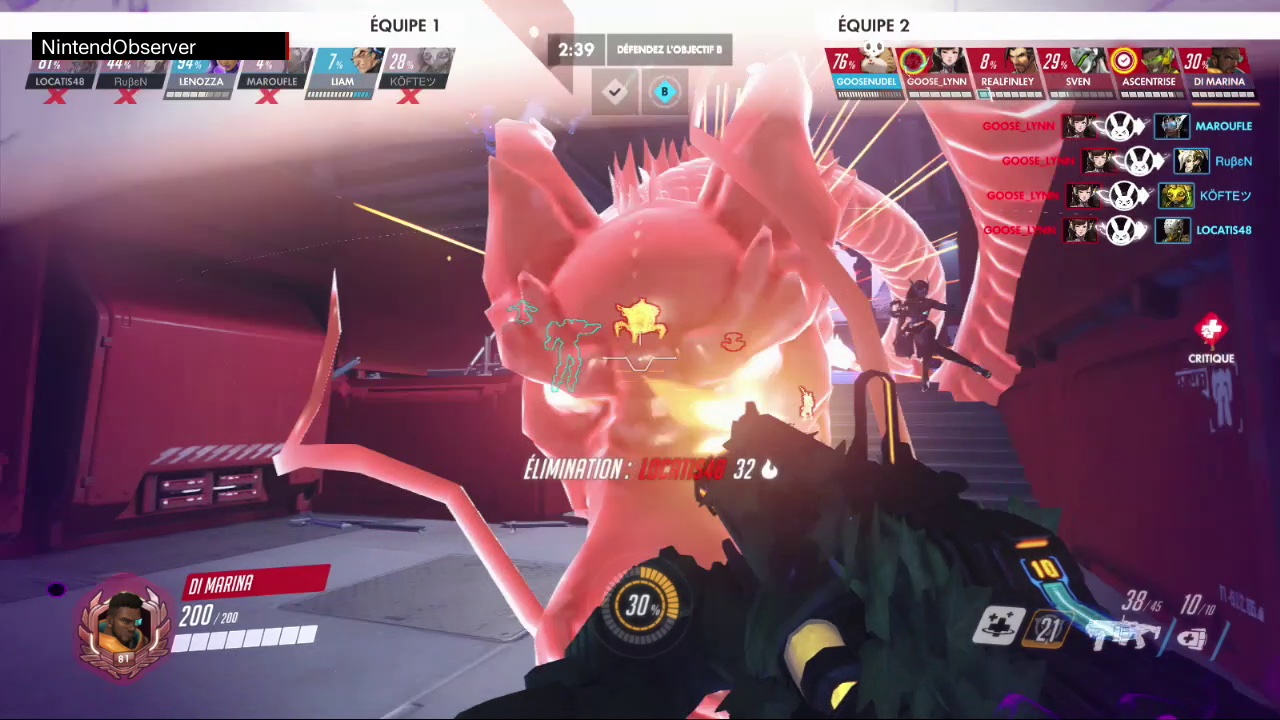Toggle the red X on KÖFTEツ's portrait

point(410,97)
